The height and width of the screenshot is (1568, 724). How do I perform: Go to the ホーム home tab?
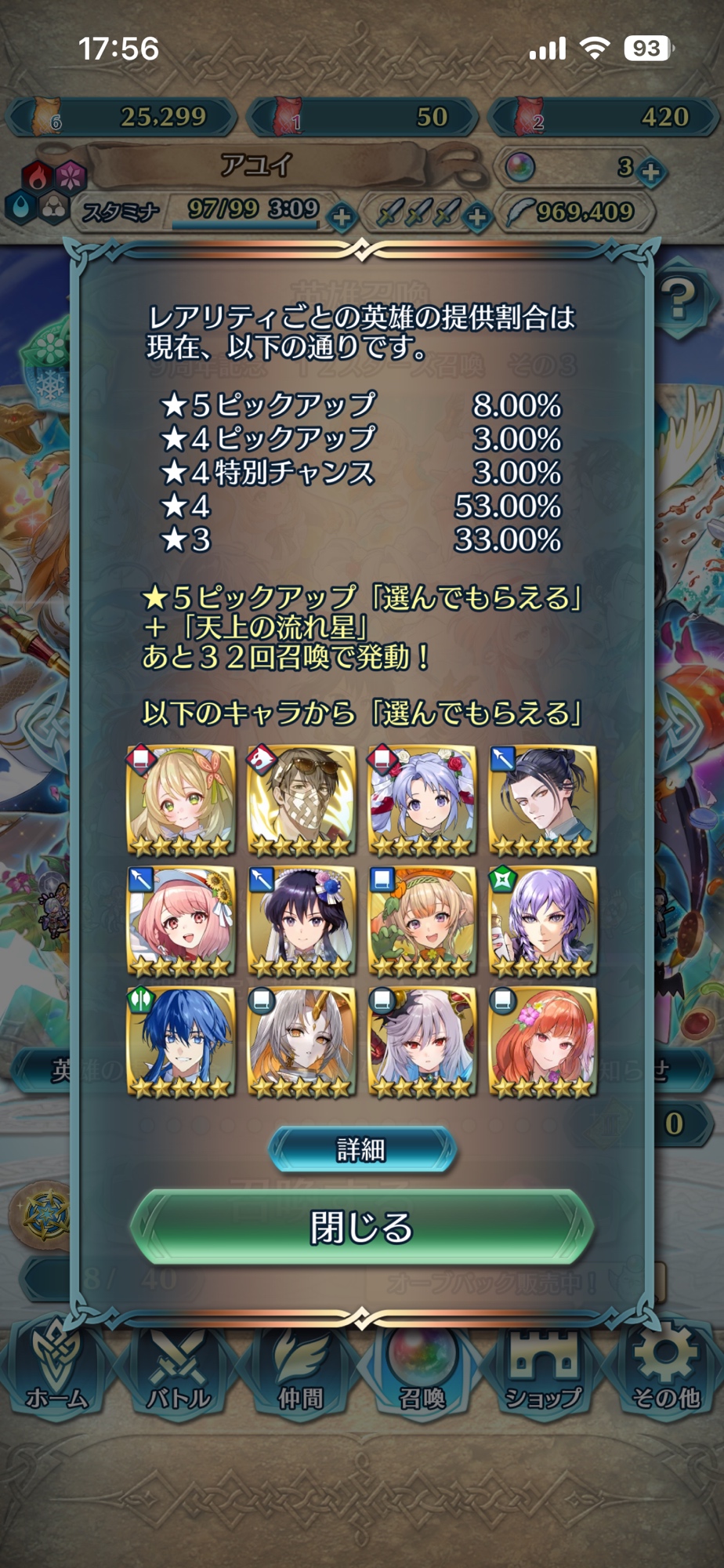pyautogui.click(x=56, y=1368)
